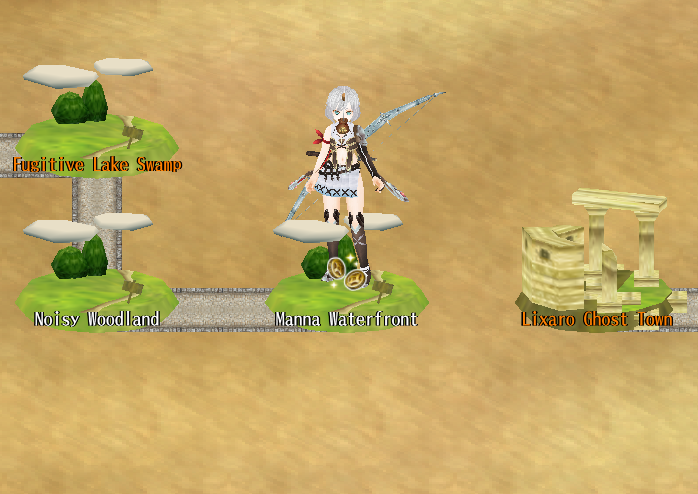The height and width of the screenshot is (494, 698).
Task: Travel to Lixaro Ghost Town
Action: [x=595, y=268]
